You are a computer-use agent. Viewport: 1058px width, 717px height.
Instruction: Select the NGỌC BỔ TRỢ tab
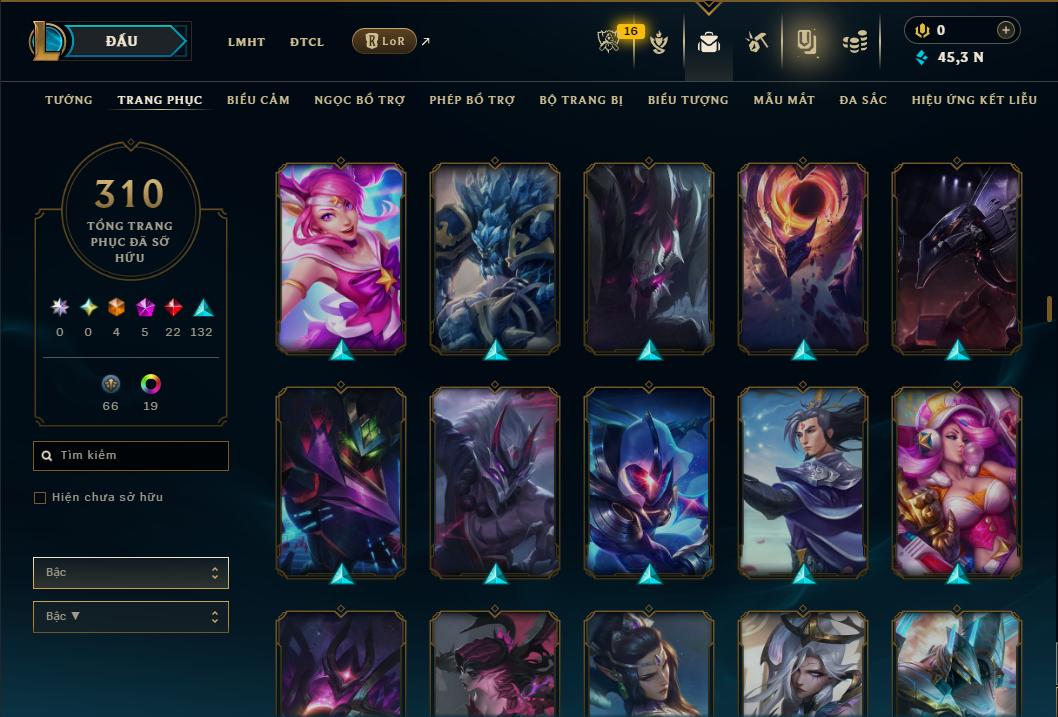(359, 100)
